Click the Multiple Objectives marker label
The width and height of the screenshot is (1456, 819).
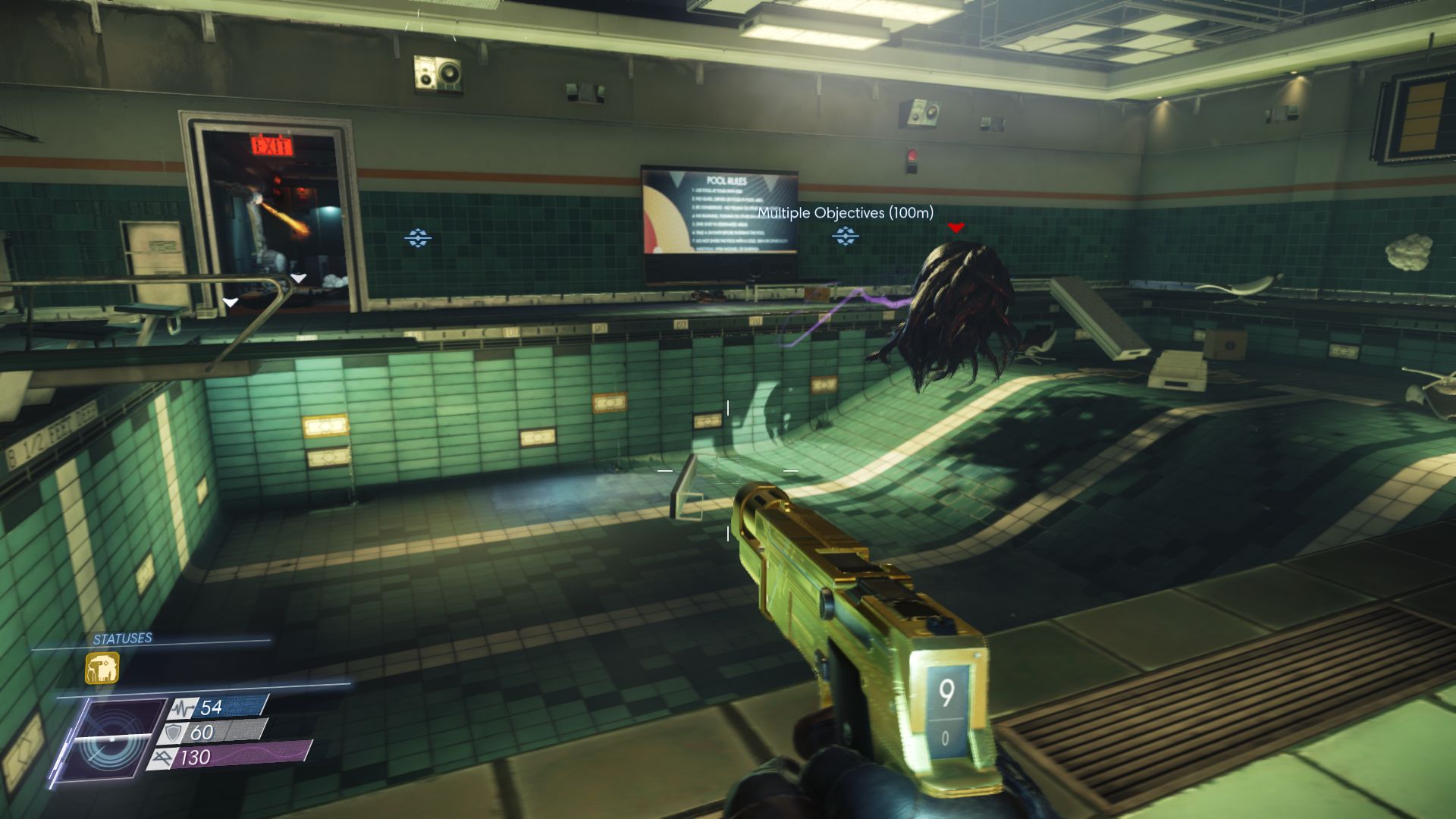click(846, 213)
